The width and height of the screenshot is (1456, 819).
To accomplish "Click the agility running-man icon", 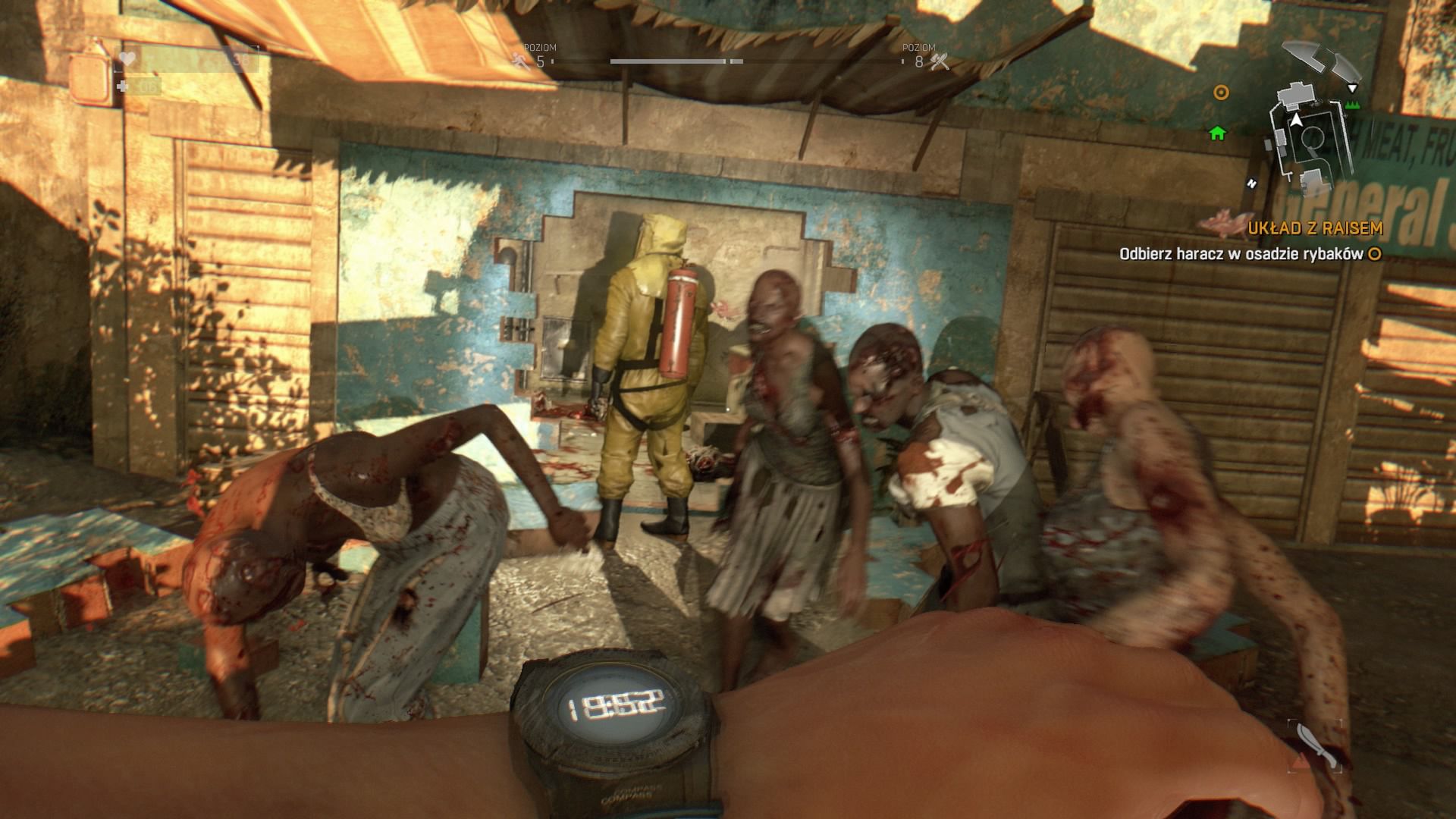I will click(x=520, y=61).
